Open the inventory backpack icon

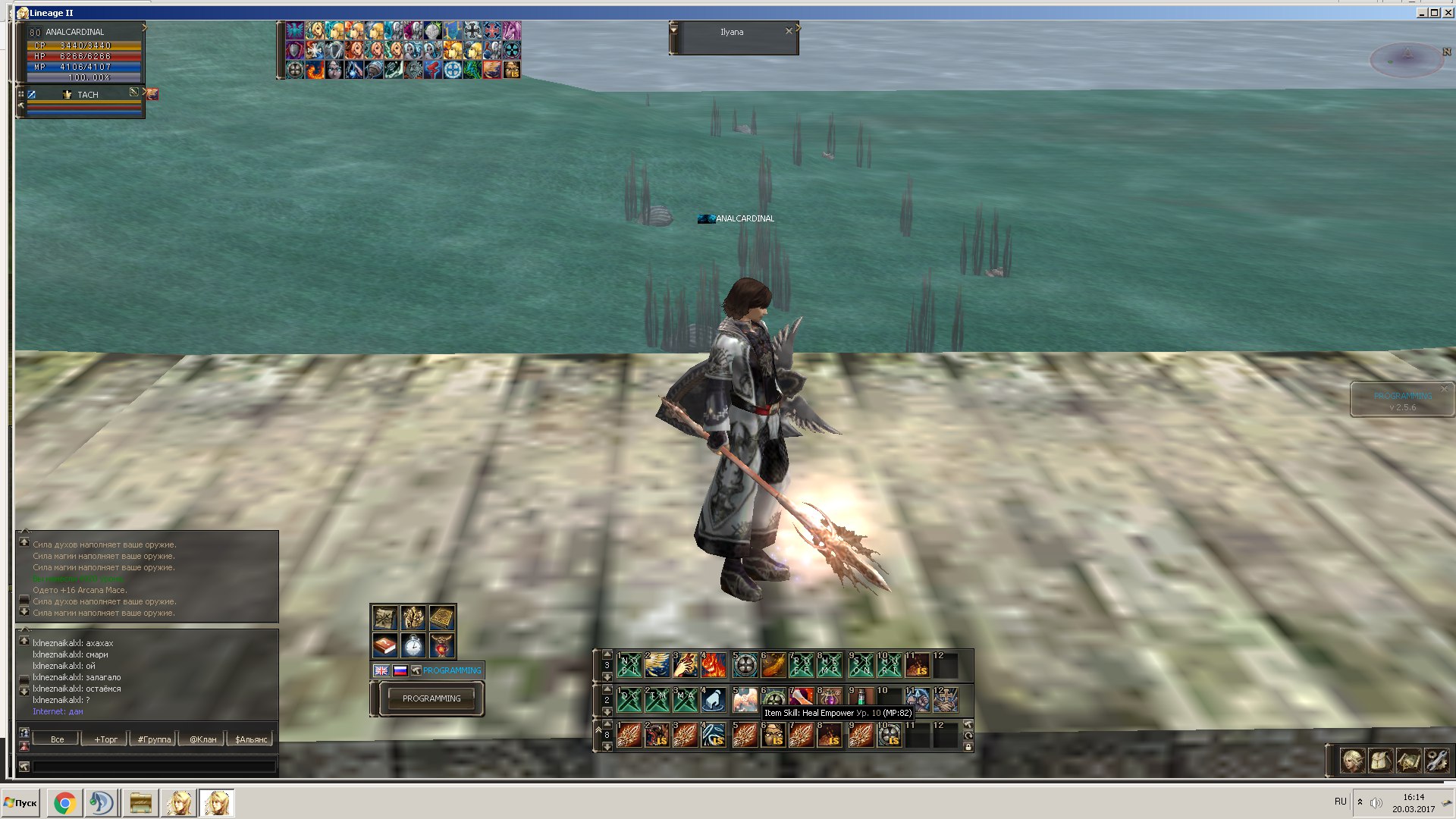[x=1380, y=760]
